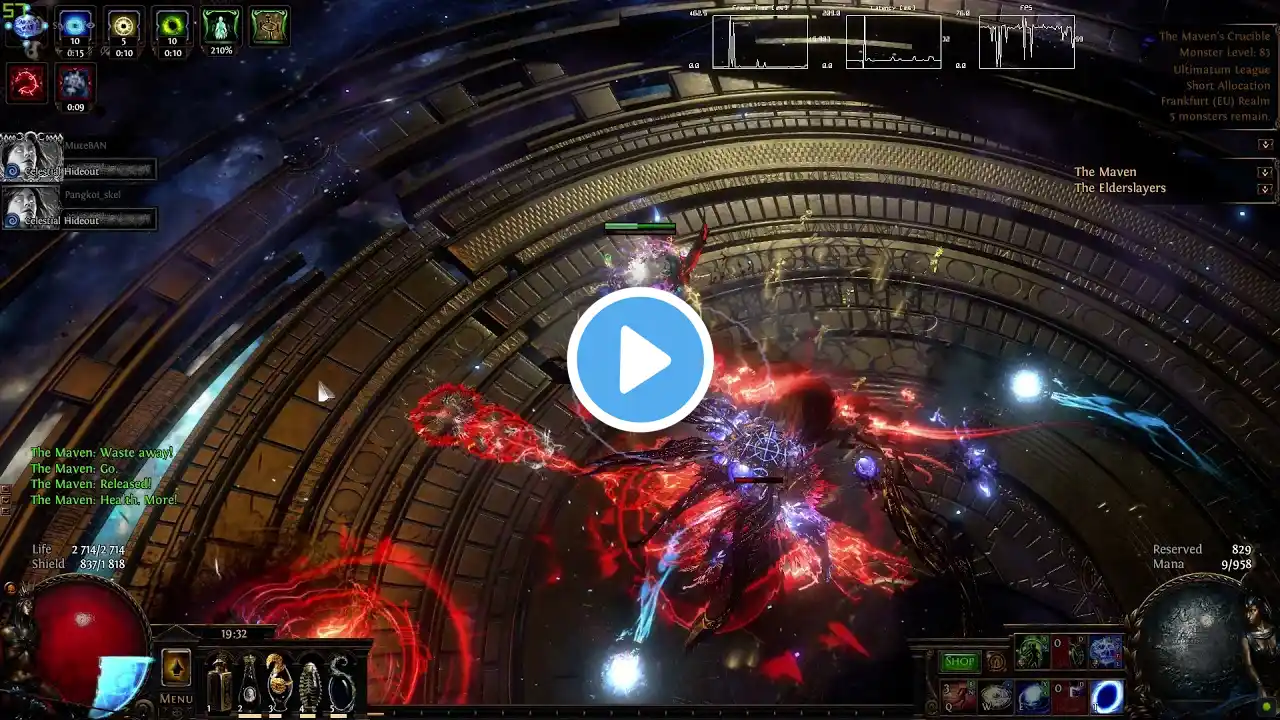This screenshot has width=1280, height=720.
Task: Click the gold level-up arrow button
Action: [176, 667]
